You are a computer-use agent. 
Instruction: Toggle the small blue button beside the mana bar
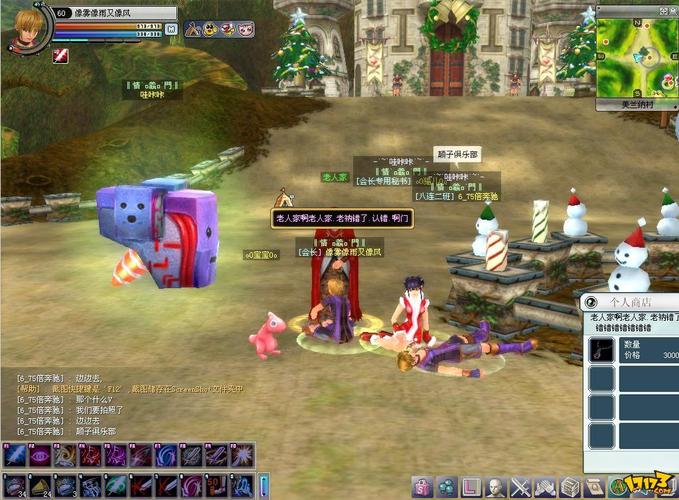tap(171, 29)
